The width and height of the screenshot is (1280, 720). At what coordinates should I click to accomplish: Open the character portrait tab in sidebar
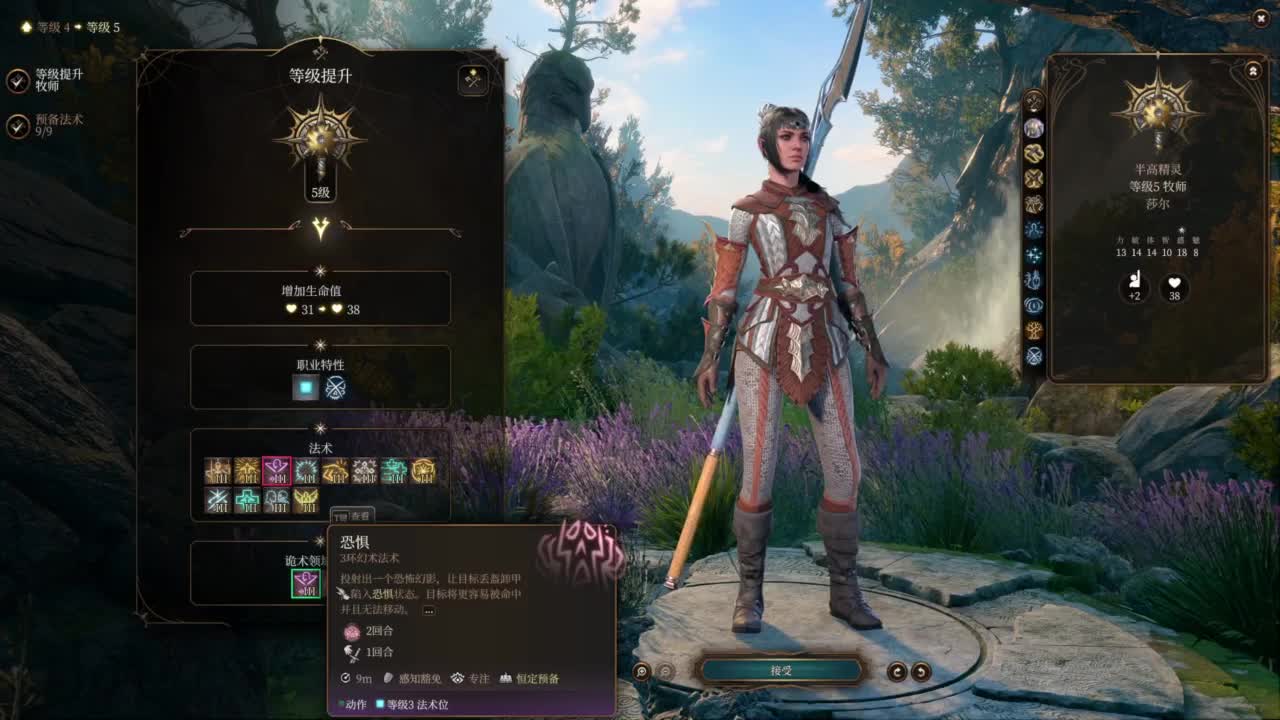pyautogui.click(x=1034, y=128)
